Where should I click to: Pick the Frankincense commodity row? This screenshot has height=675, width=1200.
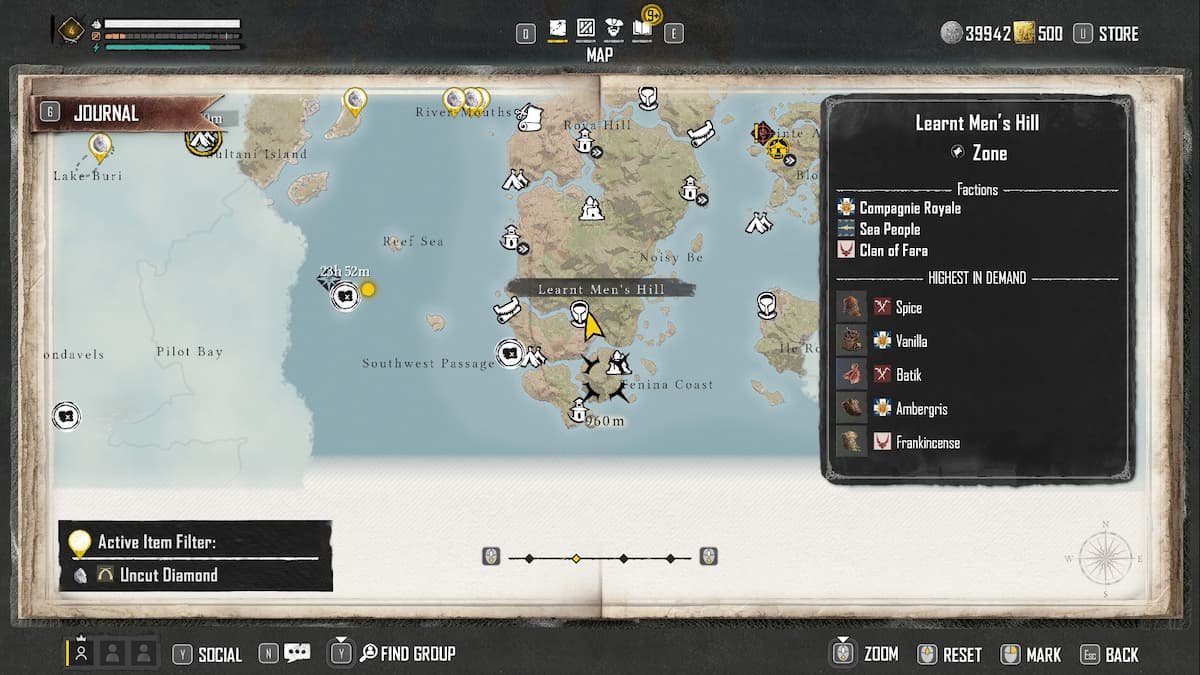tap(927, 443)
